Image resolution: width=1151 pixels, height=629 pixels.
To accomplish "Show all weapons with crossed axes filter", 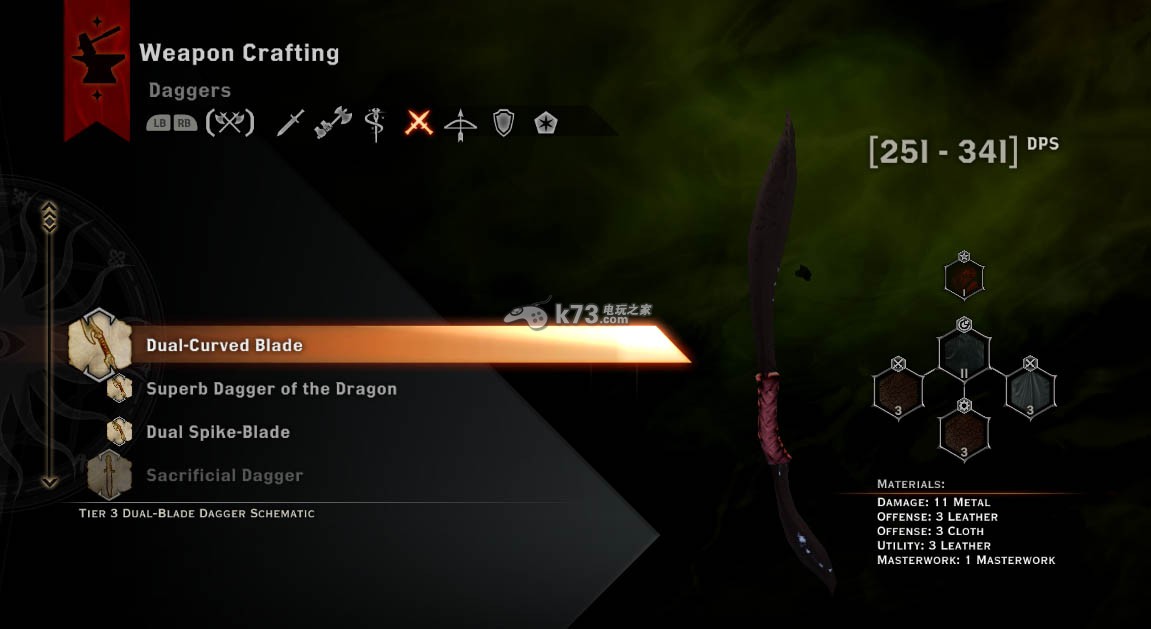I will (230, 123).
